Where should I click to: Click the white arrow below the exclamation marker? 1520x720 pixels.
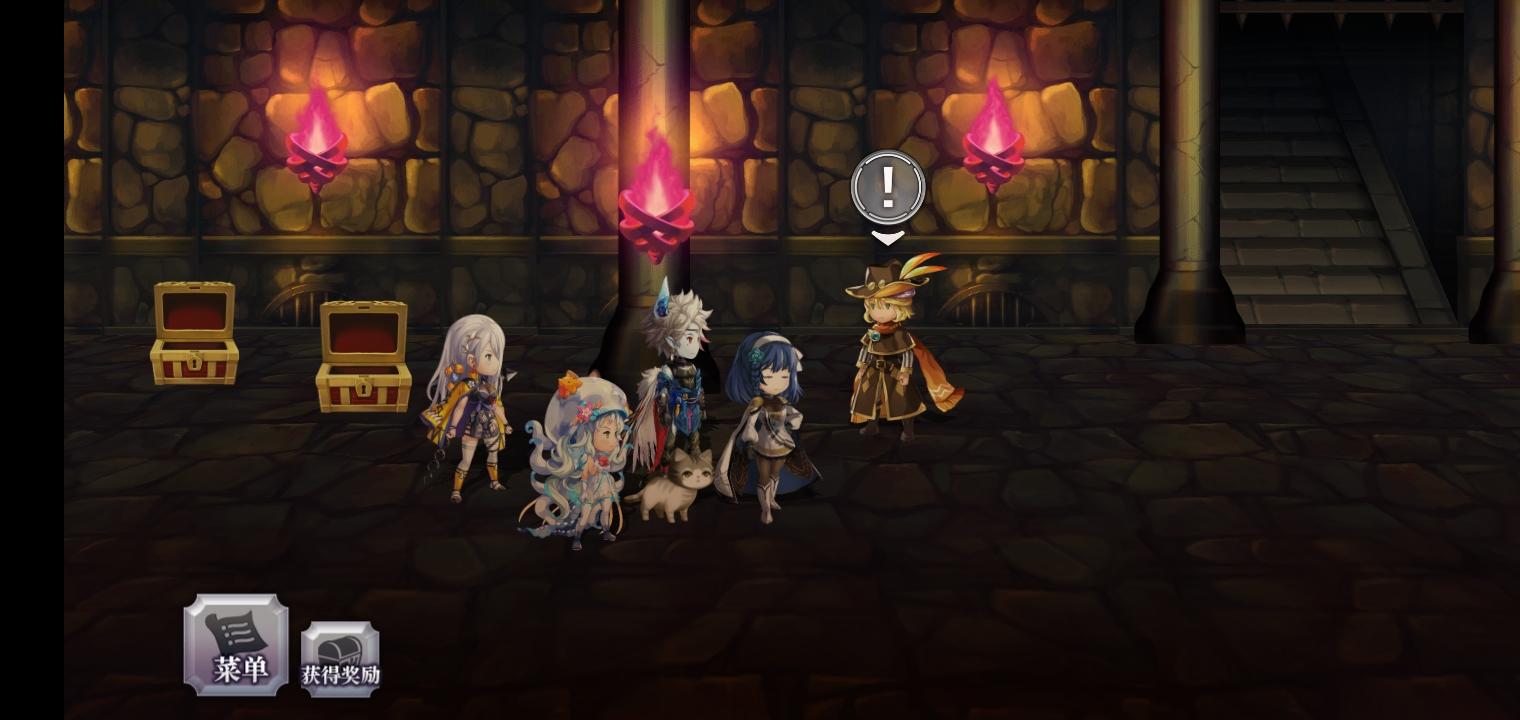888,238
